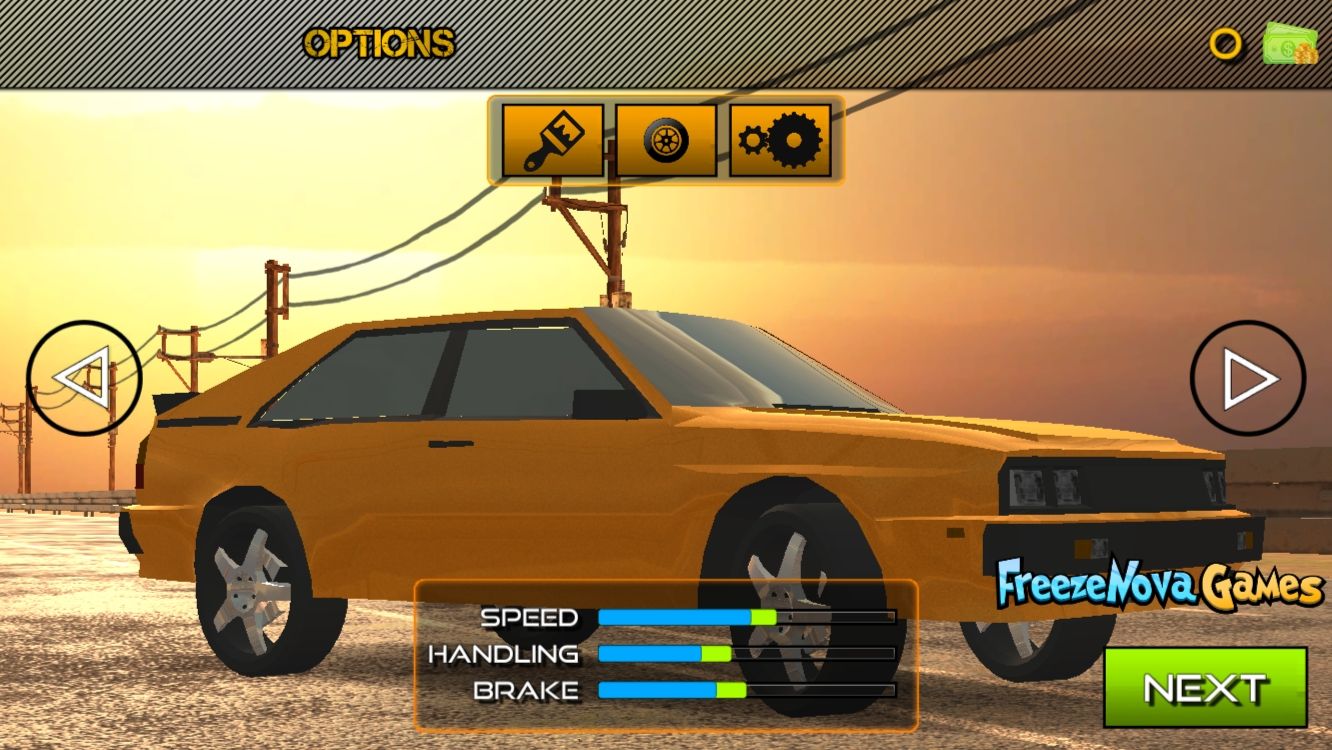
Task: Open the paint brush customization tab
Action: [x=553, y=140]
